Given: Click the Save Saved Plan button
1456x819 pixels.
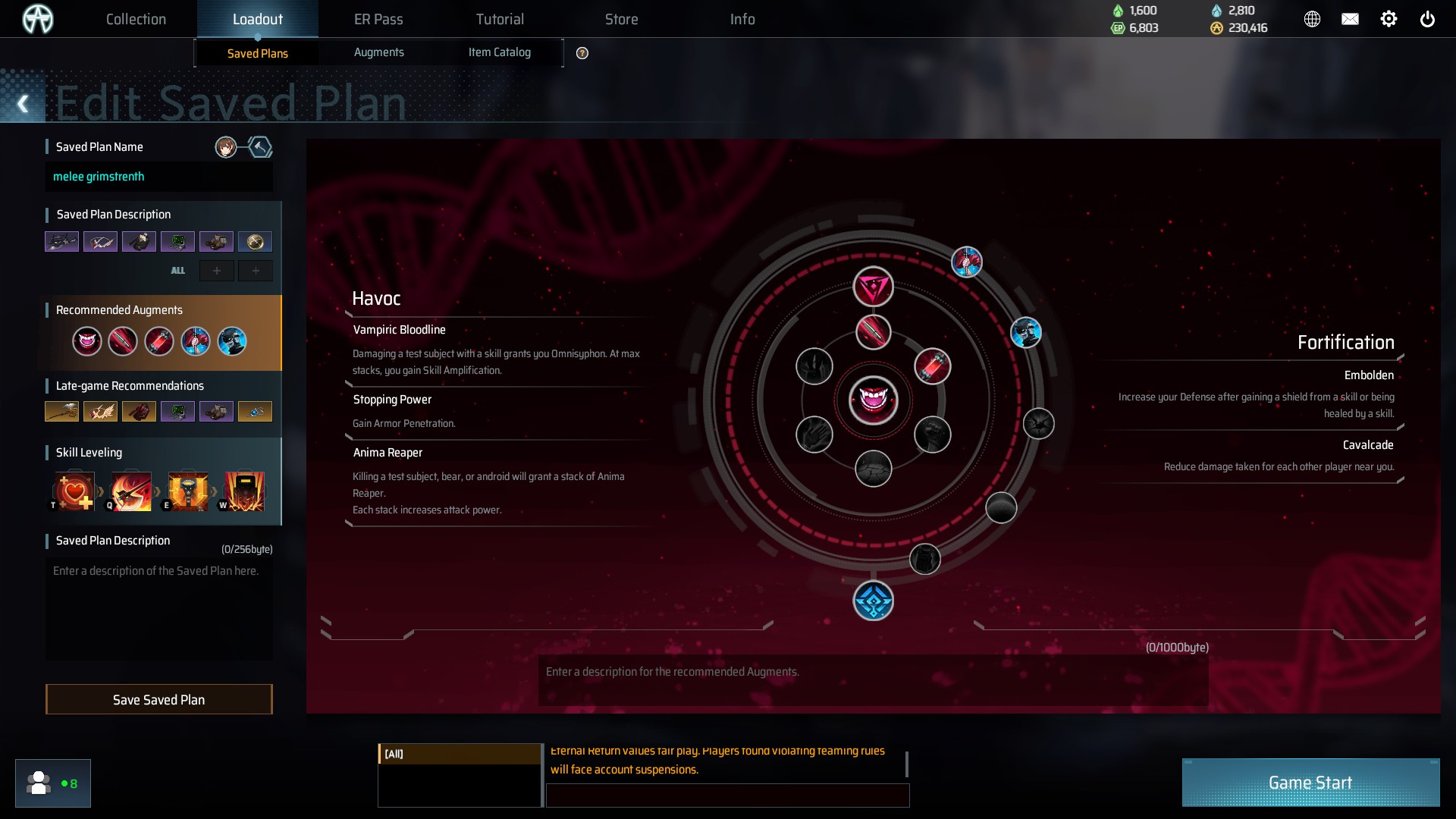Looking at the screenshot, I should tap(158, 699).
